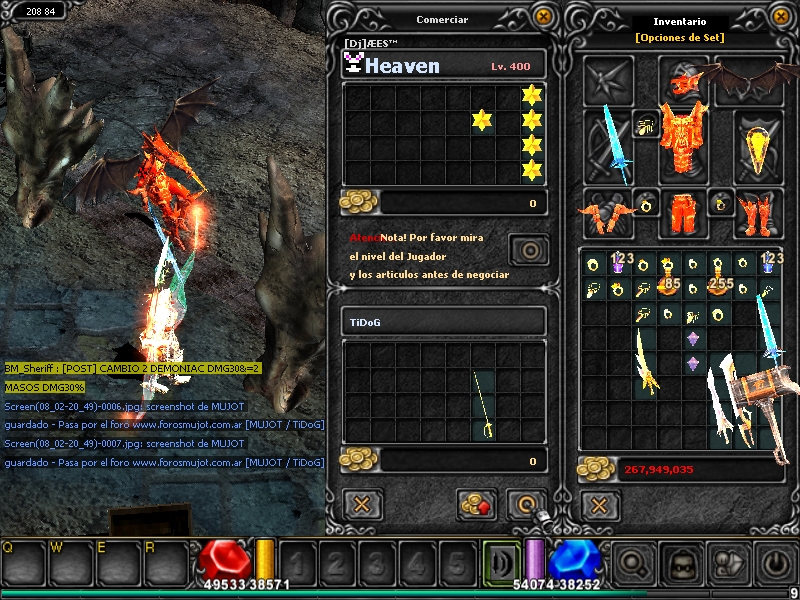Close inventory using the bottom X button
Screen dimensions: 800x600
tap(598, 504)
